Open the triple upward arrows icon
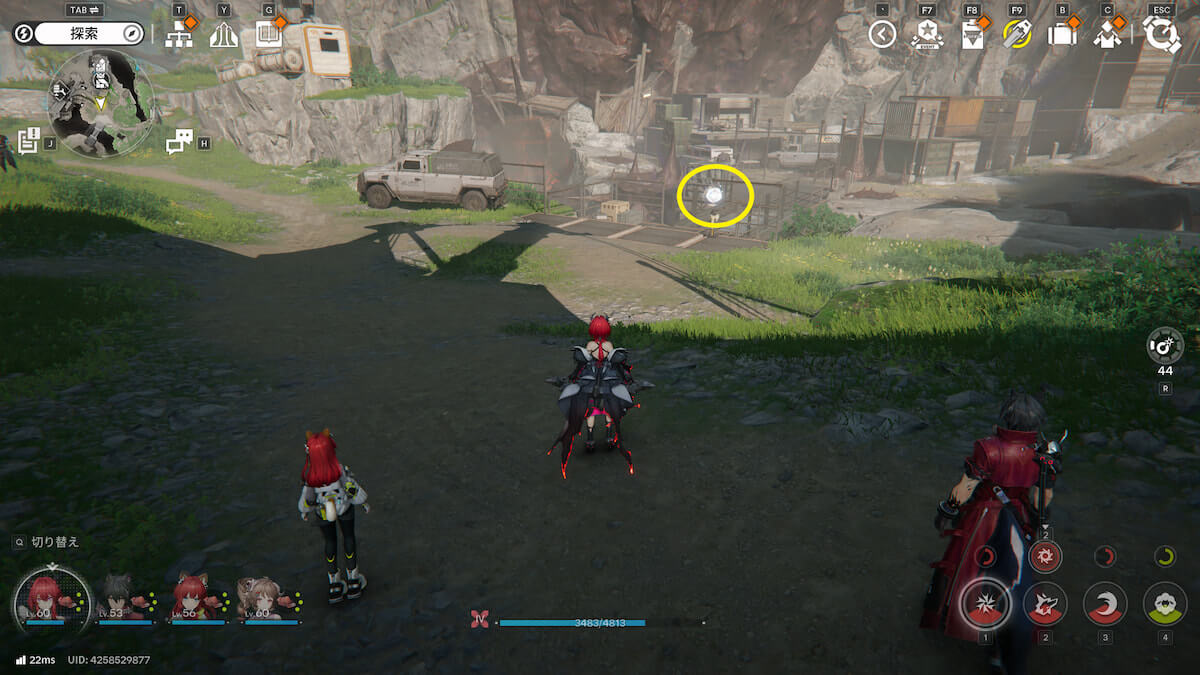This screenshot has width=1200, height=675. [x=224, y=36]
